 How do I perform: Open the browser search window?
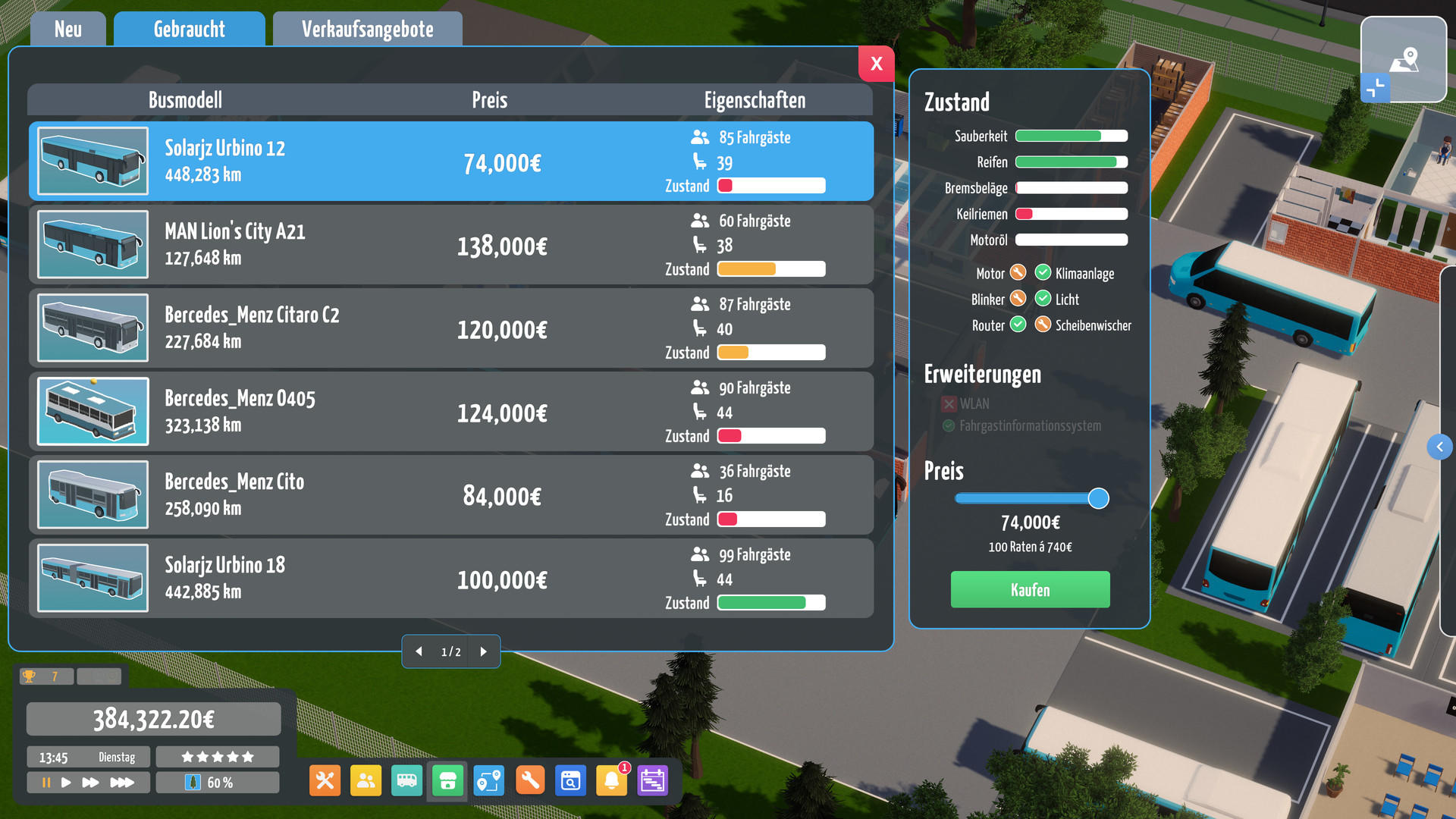(571, 780)
